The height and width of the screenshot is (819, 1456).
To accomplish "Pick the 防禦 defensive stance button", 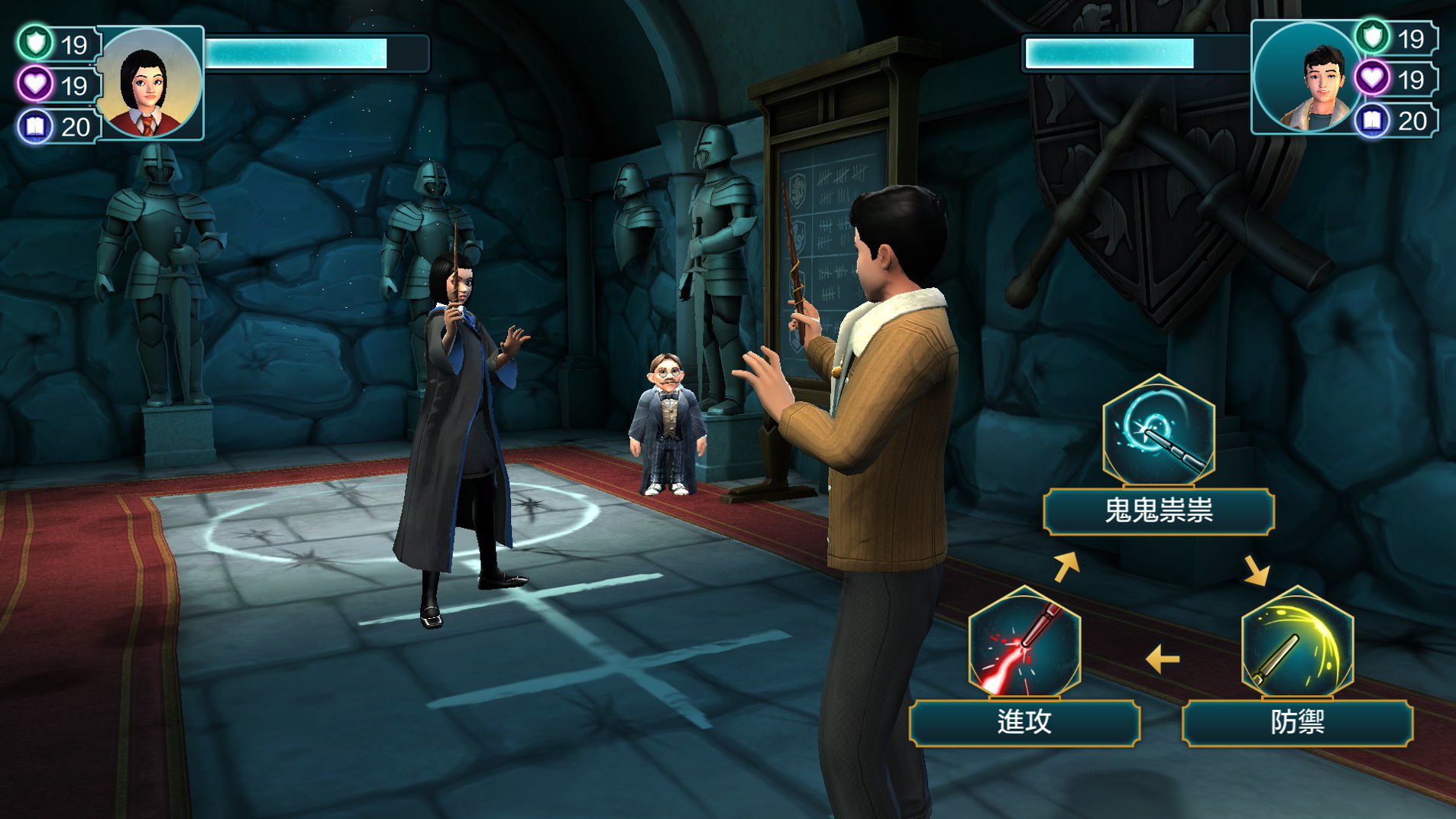I will pyautogui.click(x=1297, y=722).
